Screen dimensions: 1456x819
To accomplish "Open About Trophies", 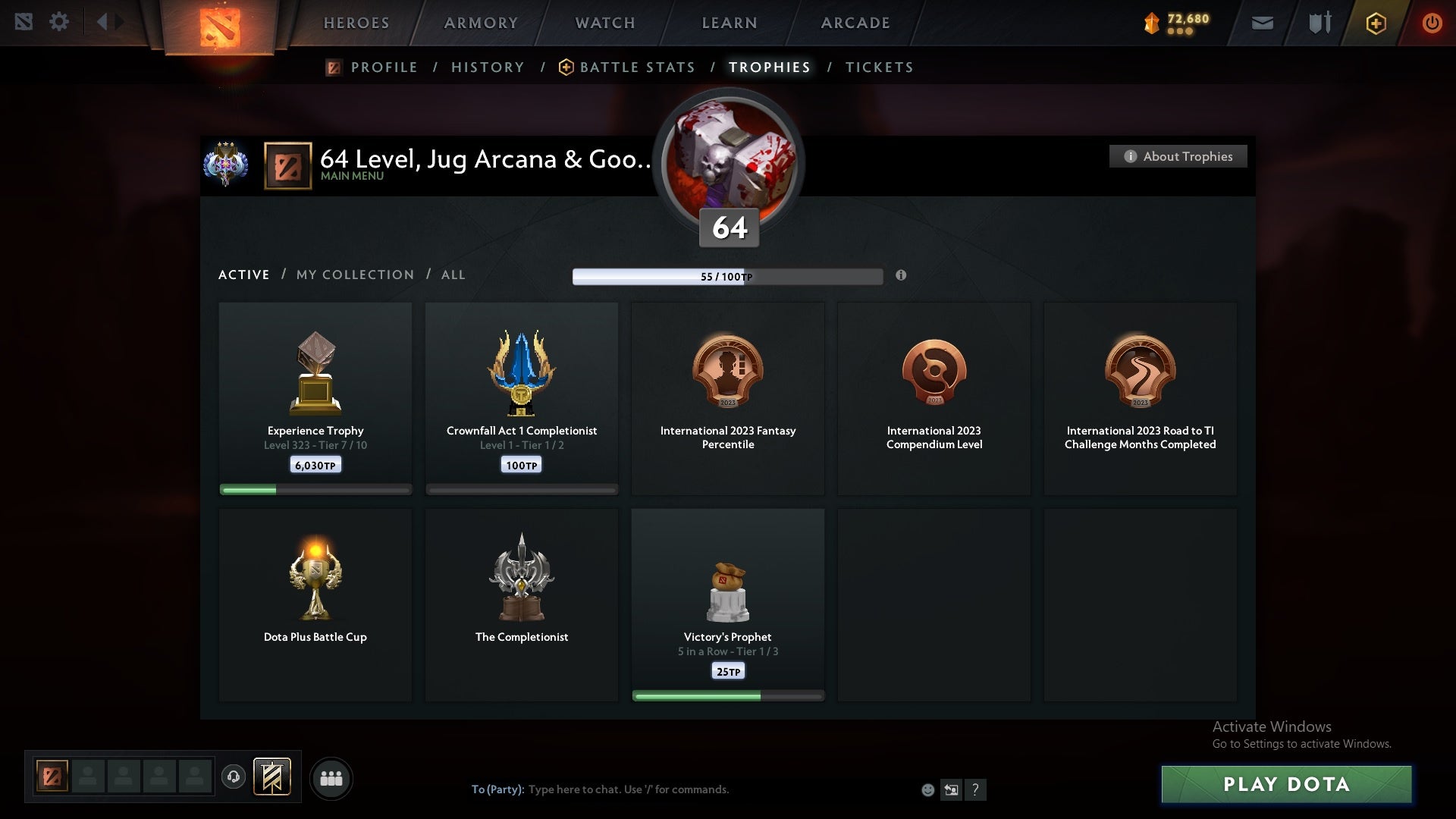I will click(1178, 156).
